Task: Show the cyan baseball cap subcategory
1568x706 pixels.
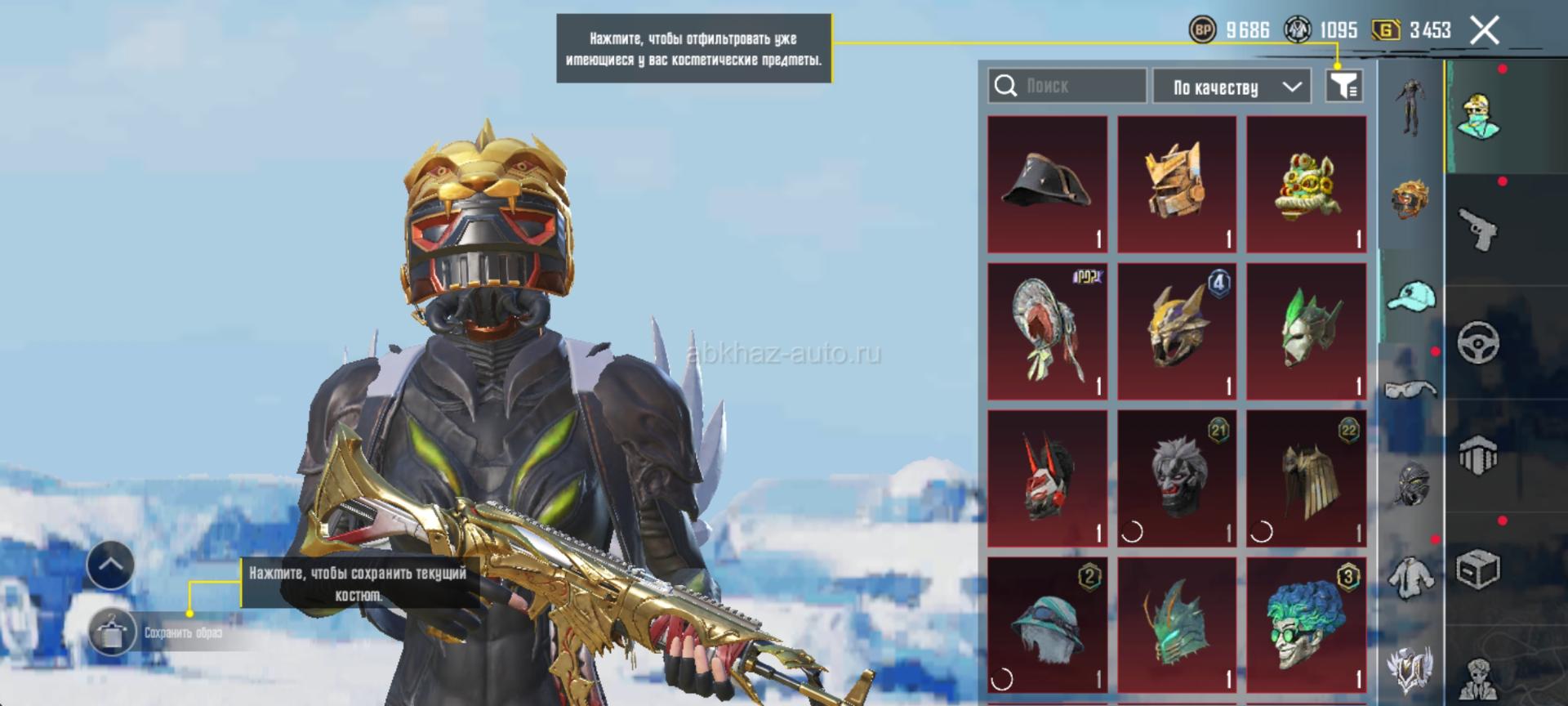Action: click(1410, 296)
